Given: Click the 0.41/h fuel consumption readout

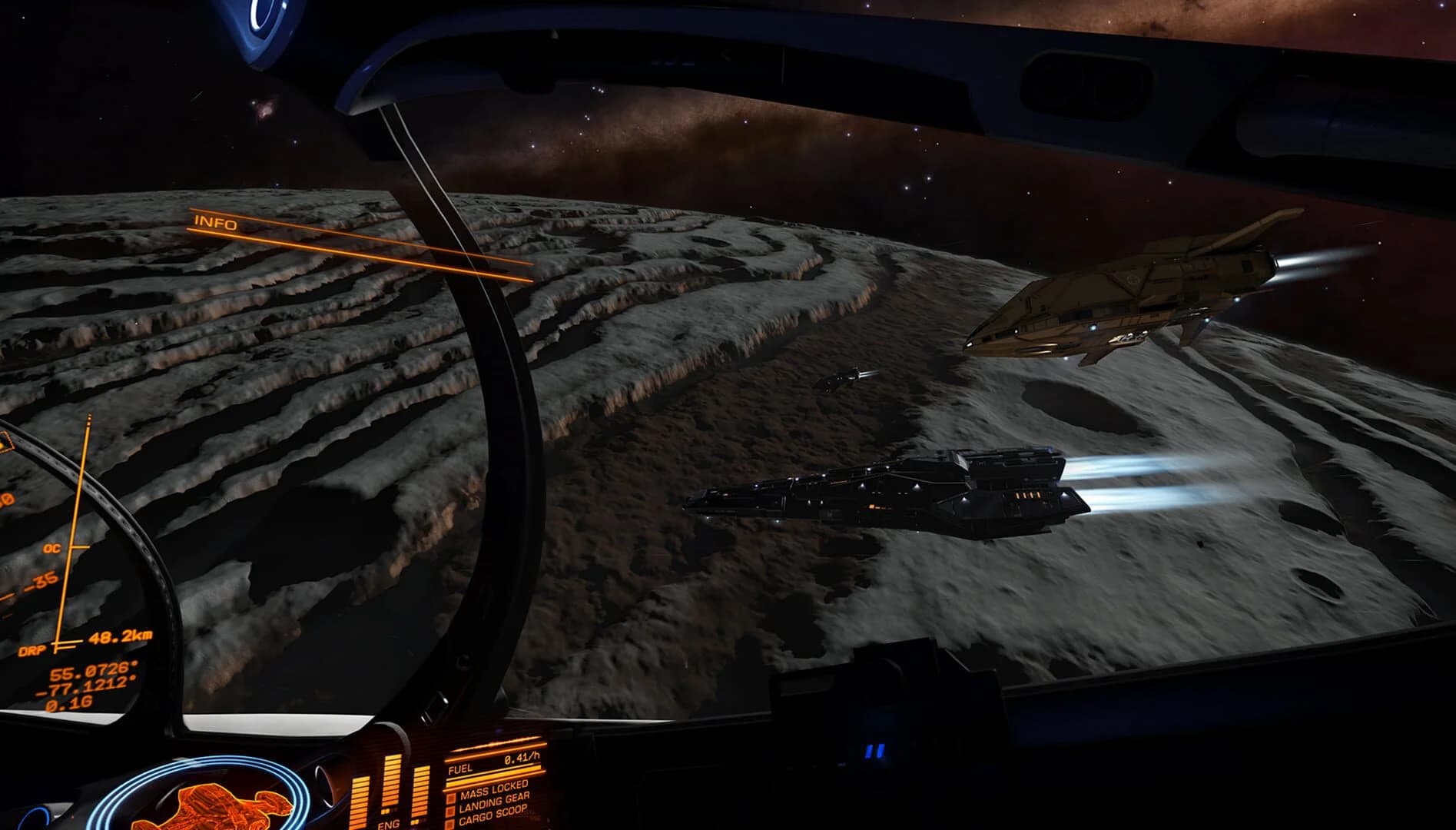Looking at the screenshot, I should pos(522,759).
